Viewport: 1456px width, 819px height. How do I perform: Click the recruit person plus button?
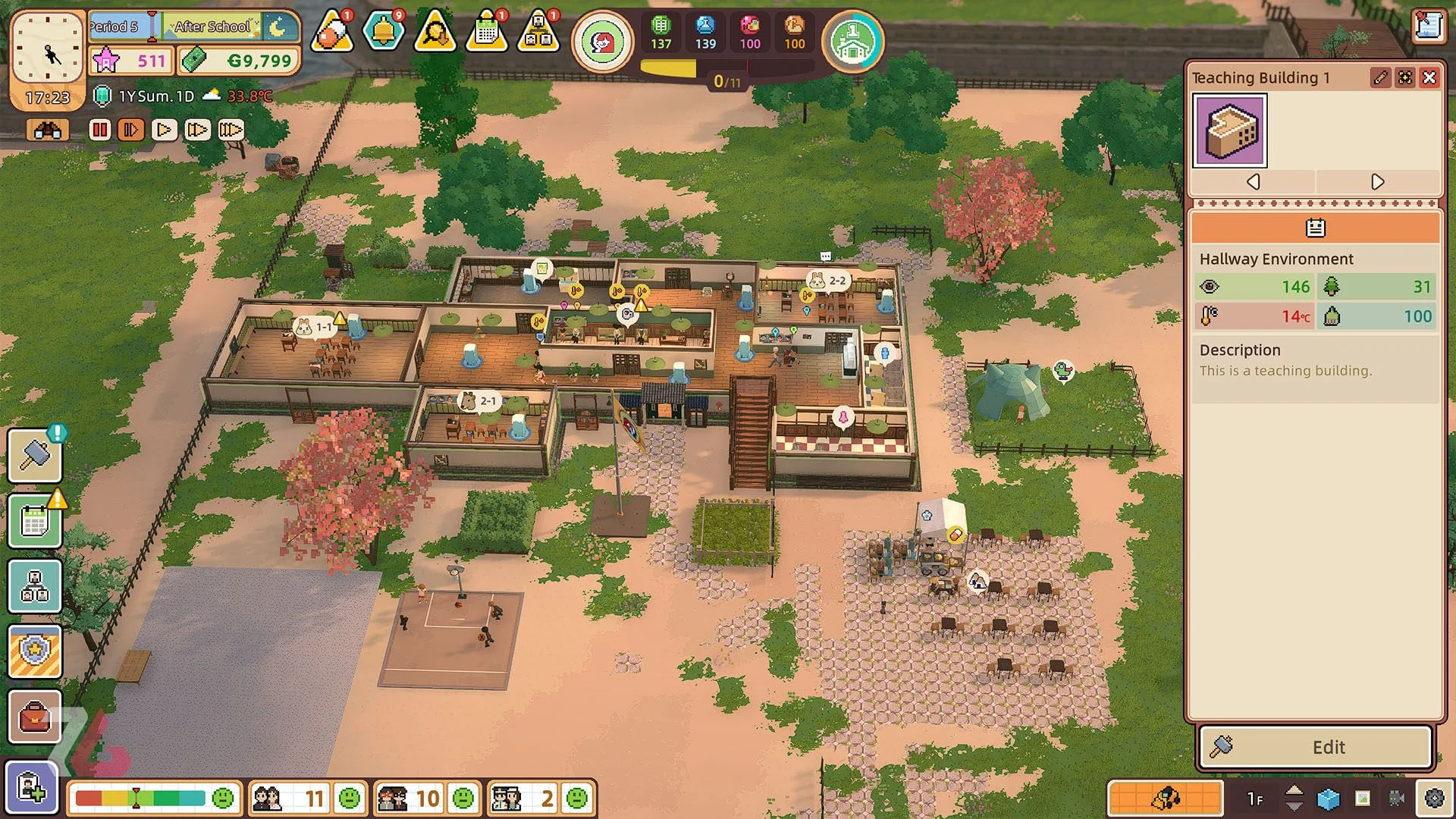pos(32,787)
